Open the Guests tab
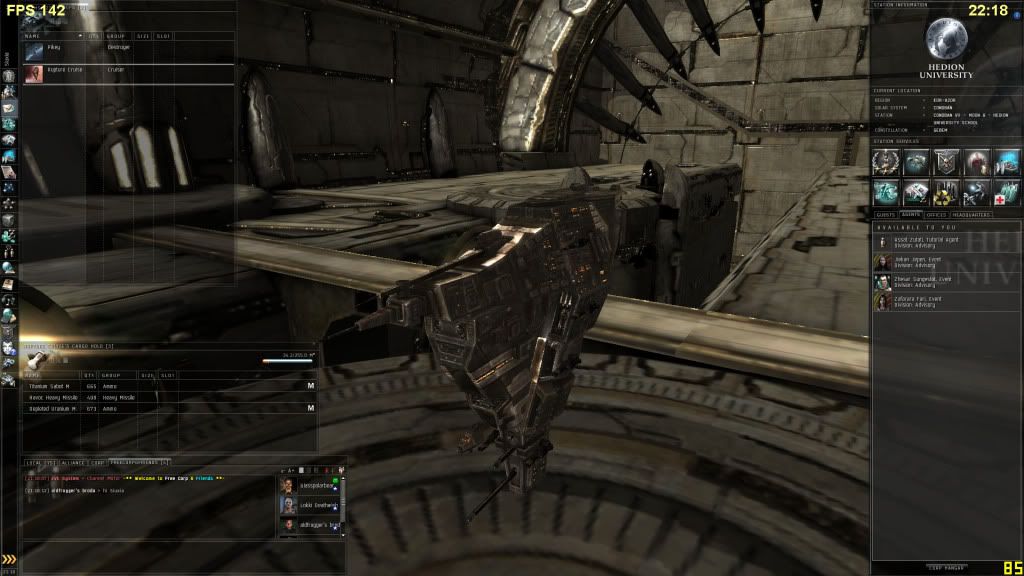The image size is (1024, 576). click(x=885, y=214)
